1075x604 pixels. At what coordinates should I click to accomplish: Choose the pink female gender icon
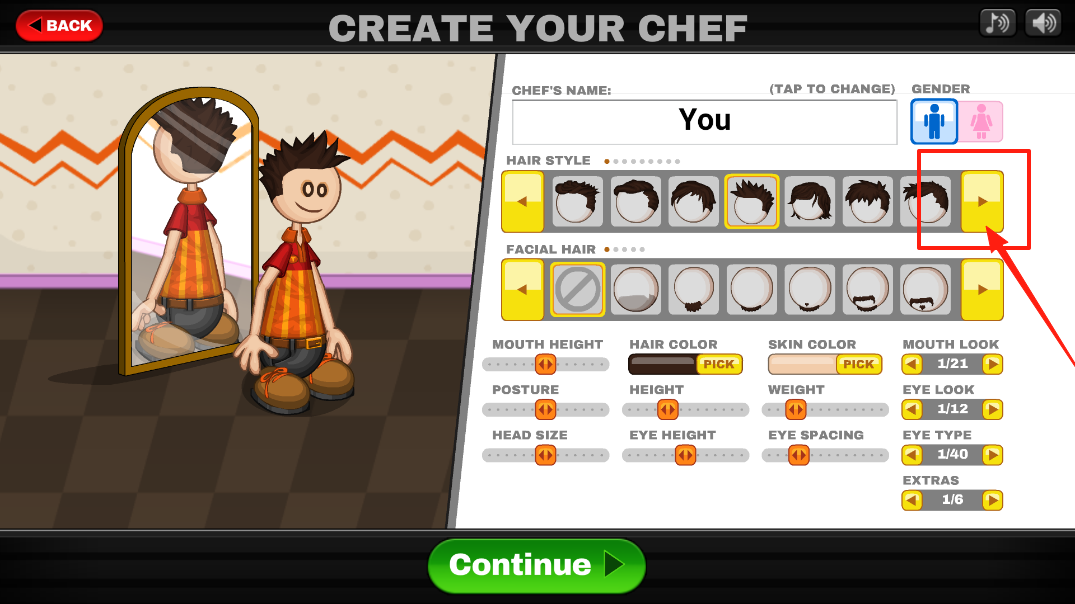point(981,122)
